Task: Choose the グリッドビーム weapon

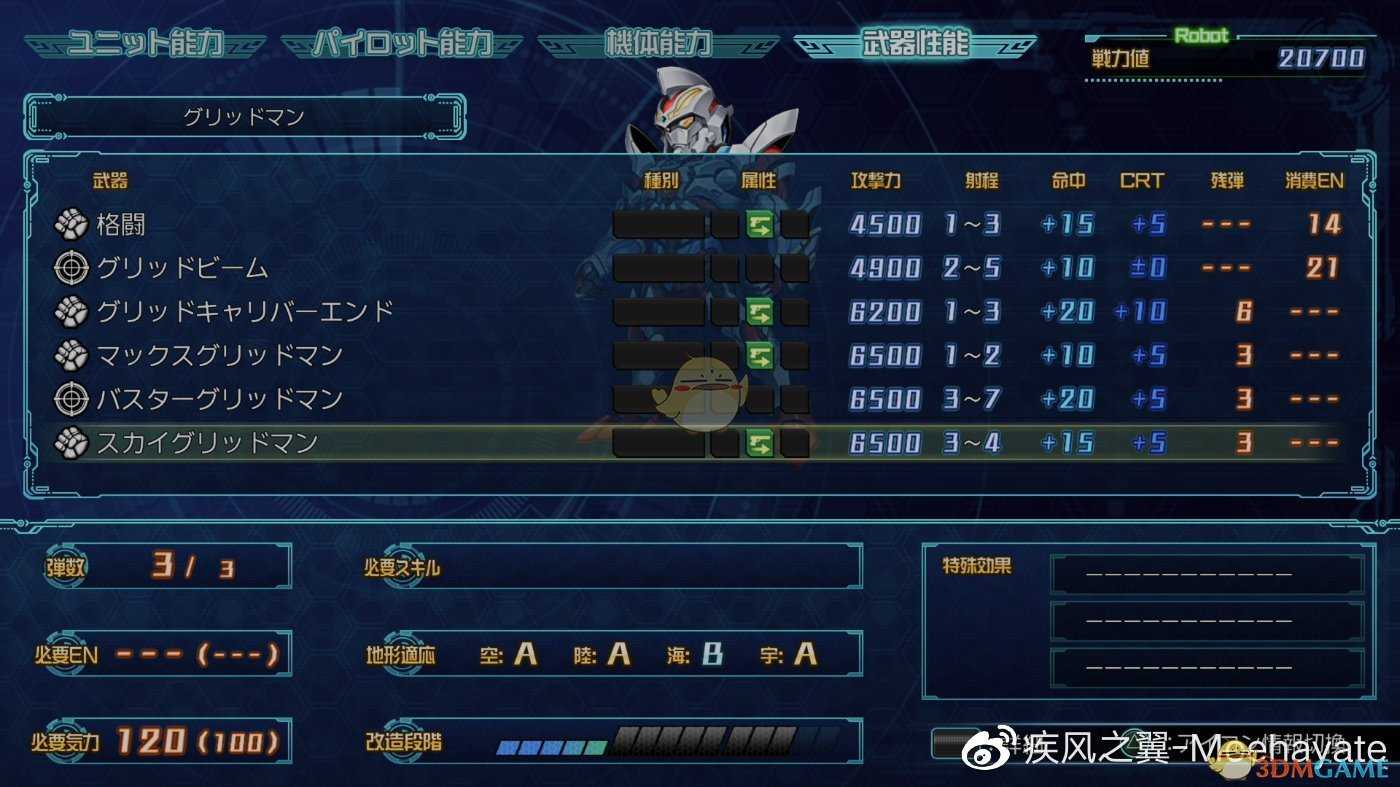Action: [182, 268]
